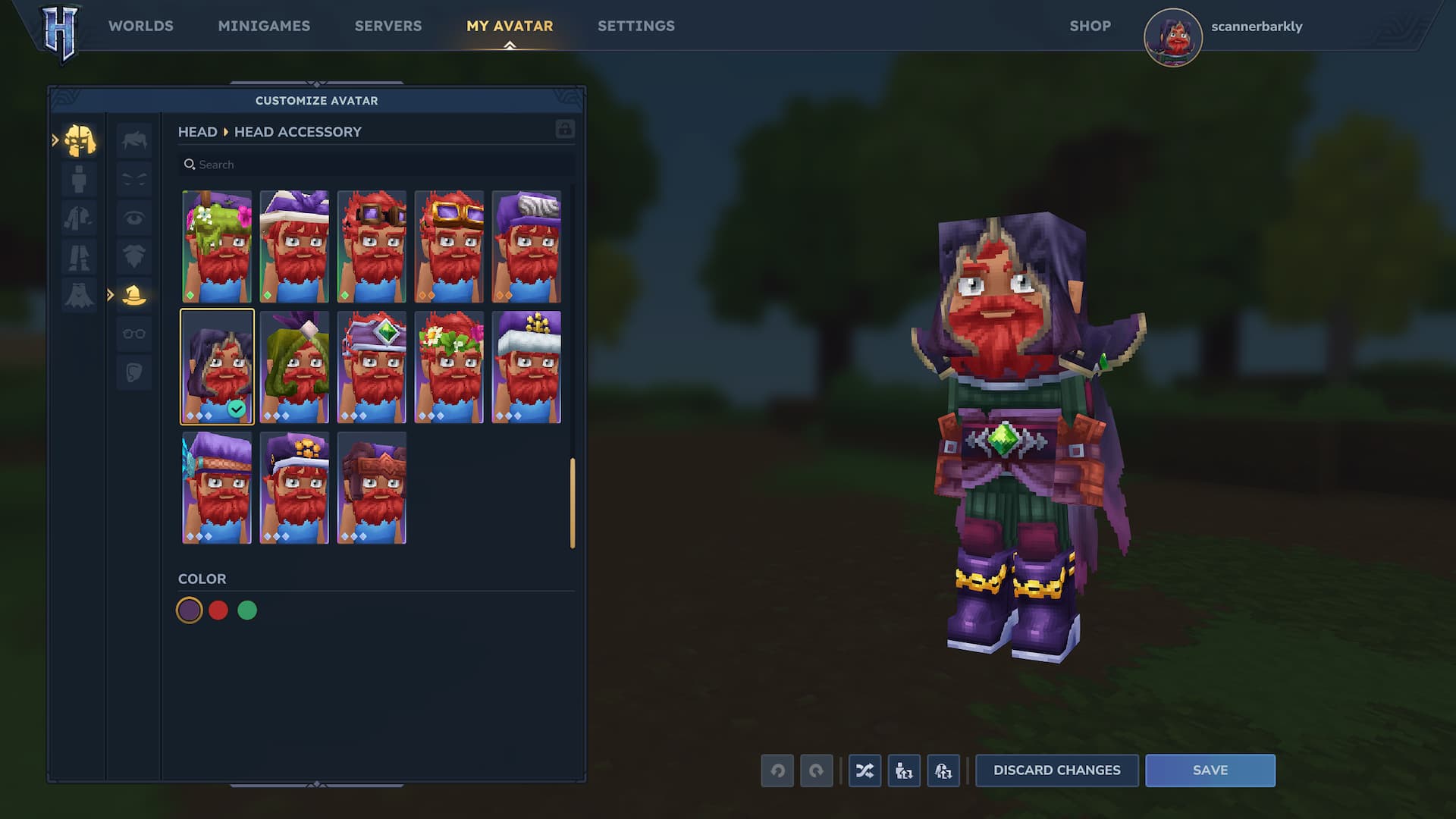1456x819 pixels.
Task: Visit the Shop
Action: coord(1090,26)
